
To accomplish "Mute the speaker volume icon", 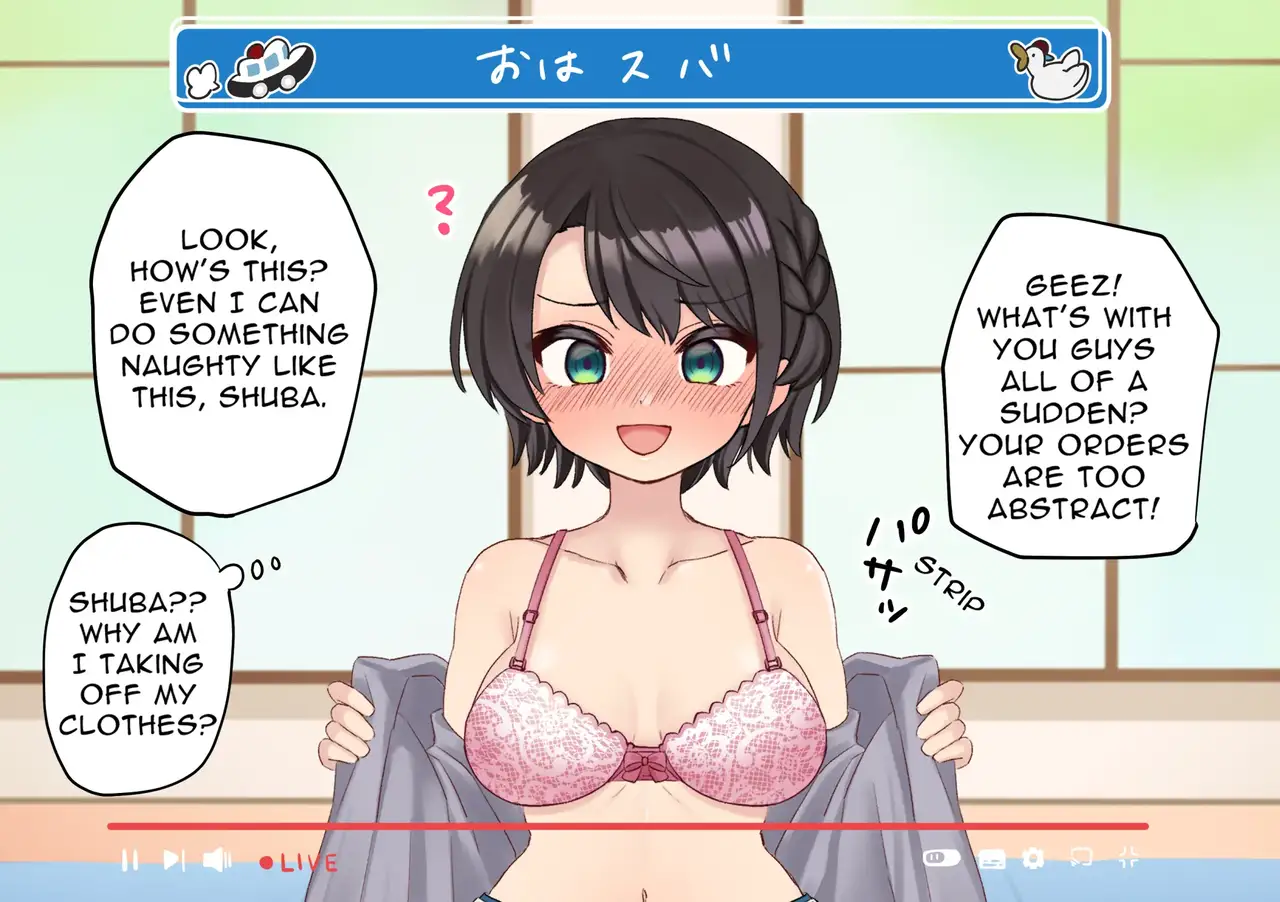I will pyautogui.click(x=217, y=859).
